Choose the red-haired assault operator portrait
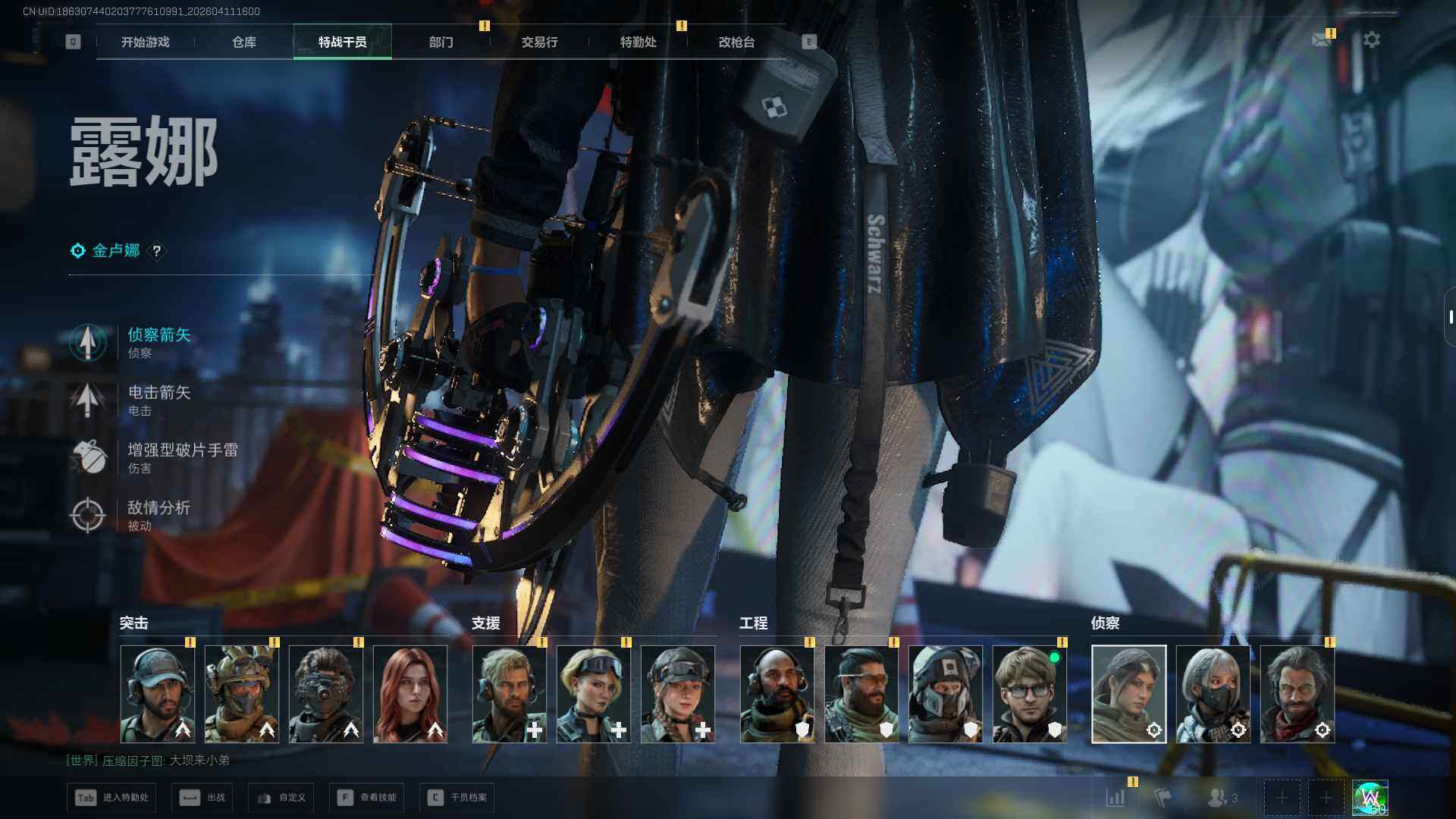The height and width of the screenshot is (819, 1456). tap(410, 694)
